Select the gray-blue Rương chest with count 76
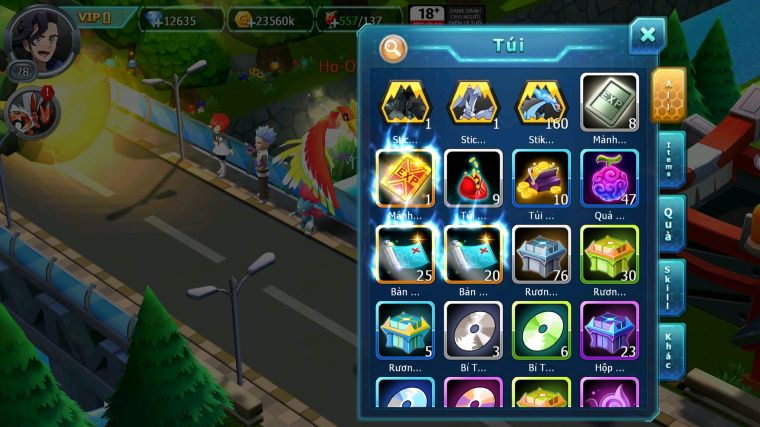Viewport: 760px width, 427px height. [x=541, y=253]
